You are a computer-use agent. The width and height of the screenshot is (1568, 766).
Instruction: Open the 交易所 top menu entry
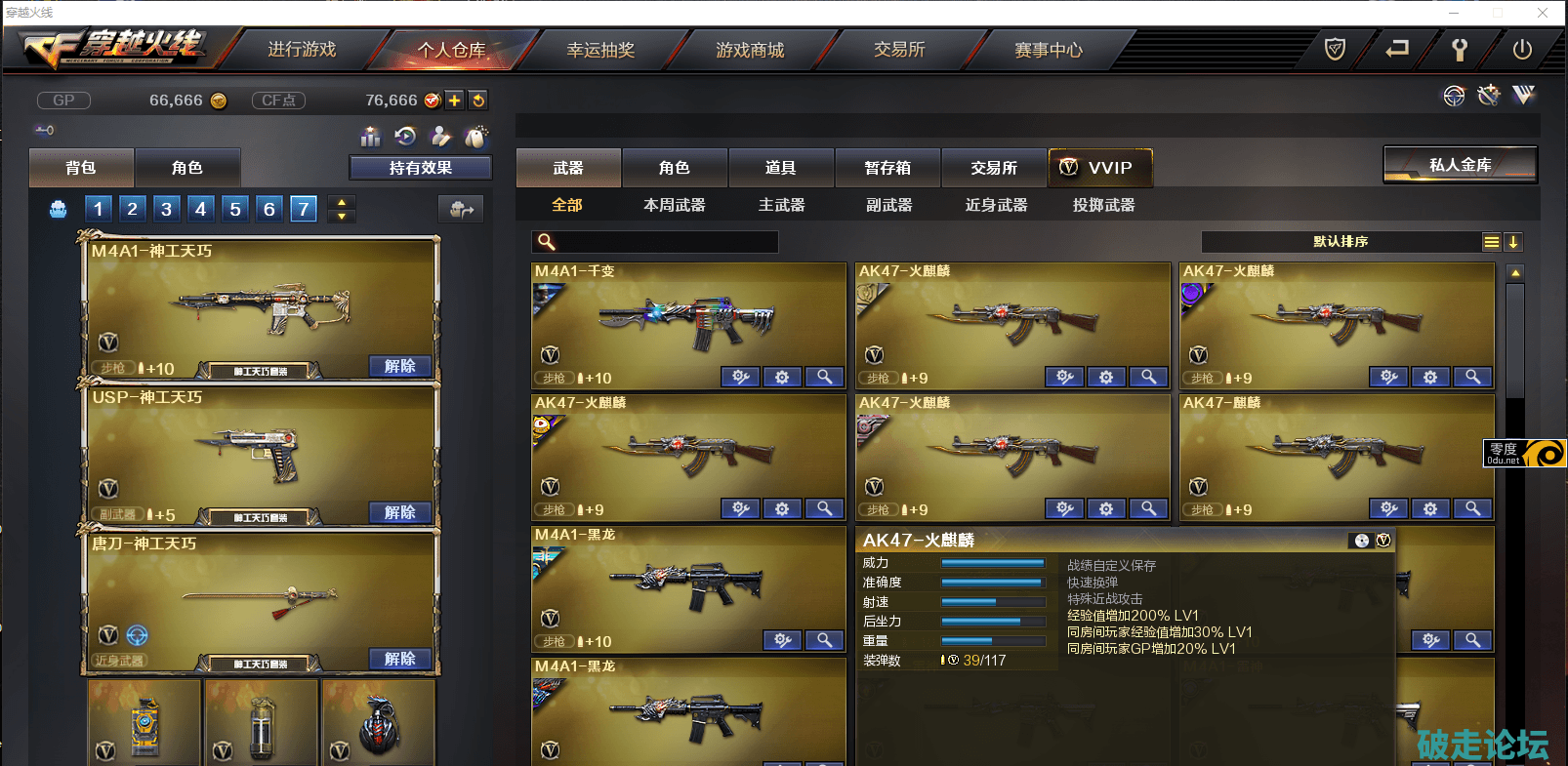[899, 50]
